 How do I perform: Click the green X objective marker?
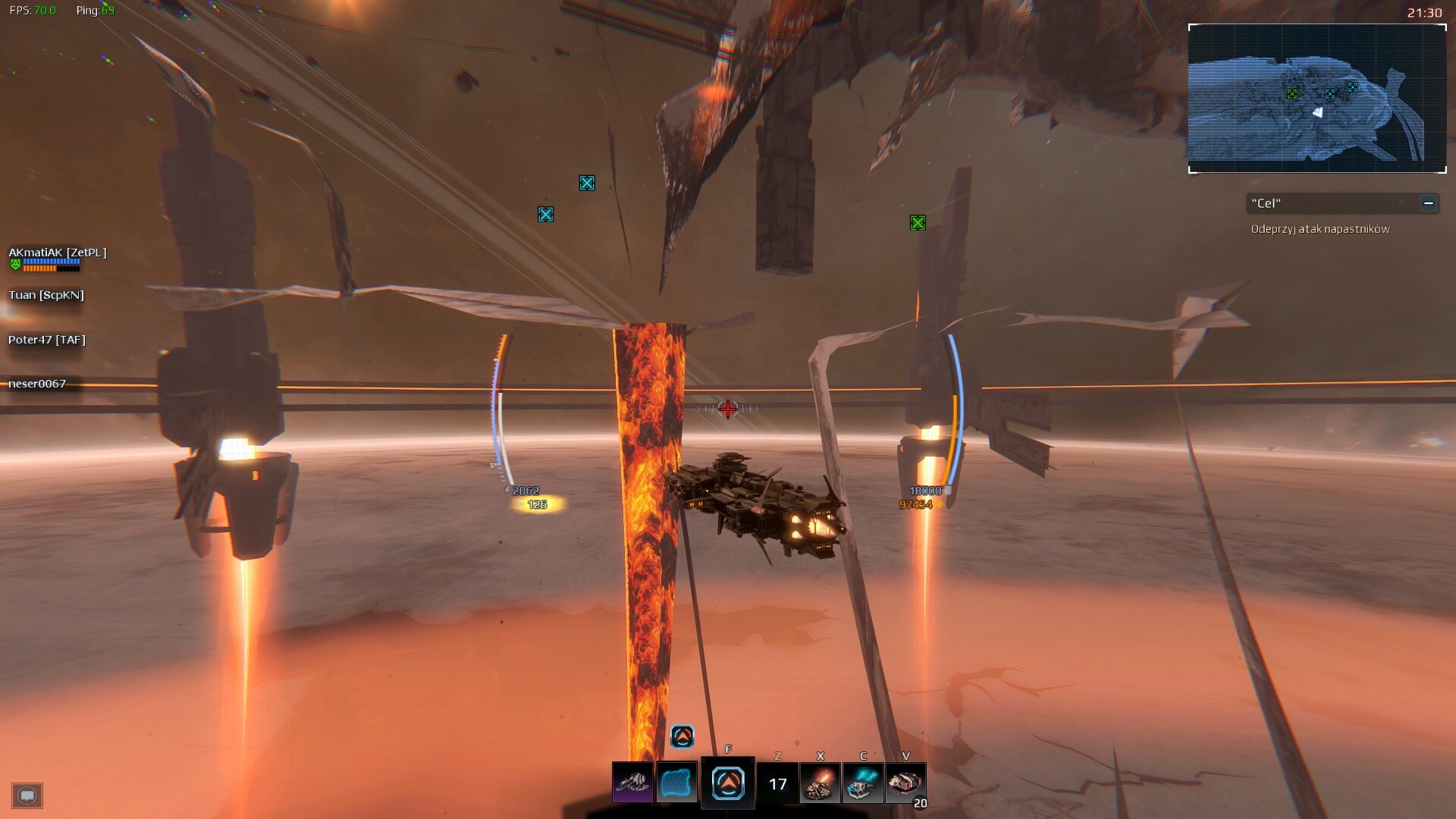[x=919, y=222]
